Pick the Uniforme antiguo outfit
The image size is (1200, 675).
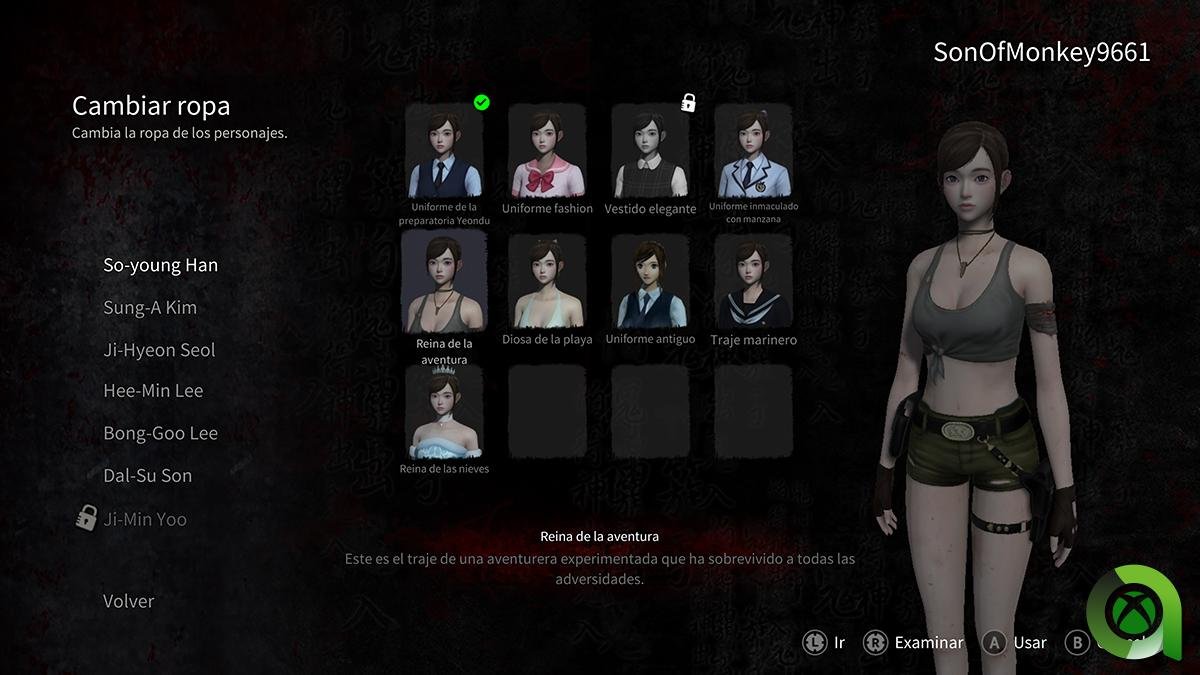pos(650,283)
